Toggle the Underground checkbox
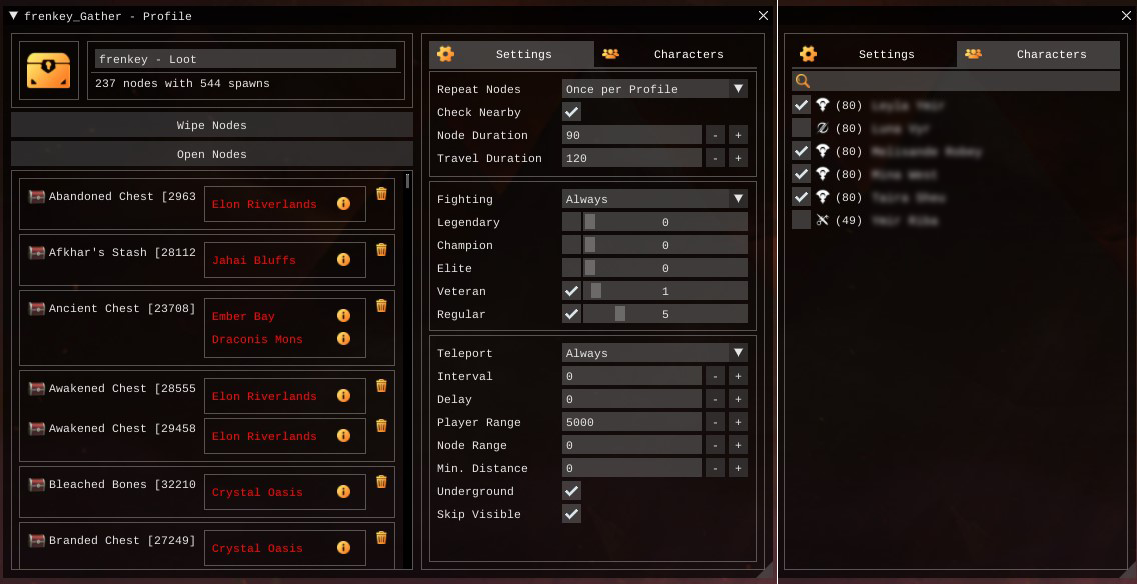The width and height of the screenshot is (1137, 584). coord(572,491)
